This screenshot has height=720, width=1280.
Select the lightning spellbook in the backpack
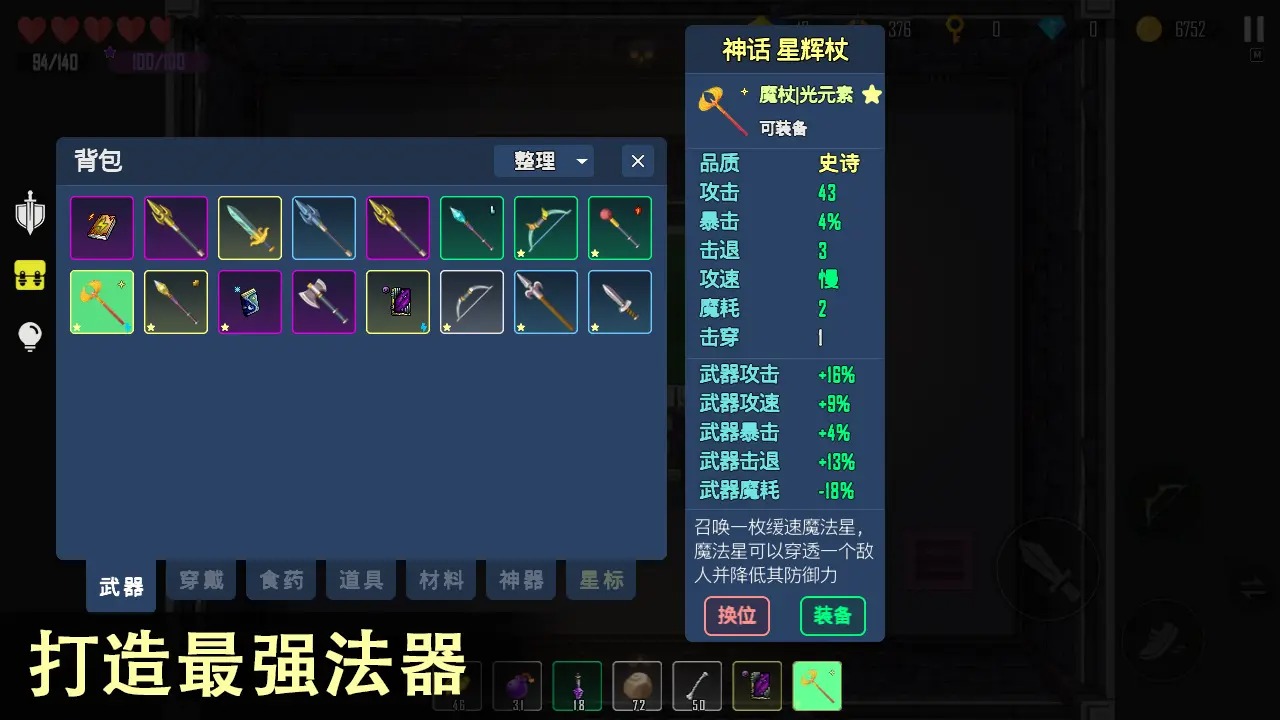(x=101, y=227)
